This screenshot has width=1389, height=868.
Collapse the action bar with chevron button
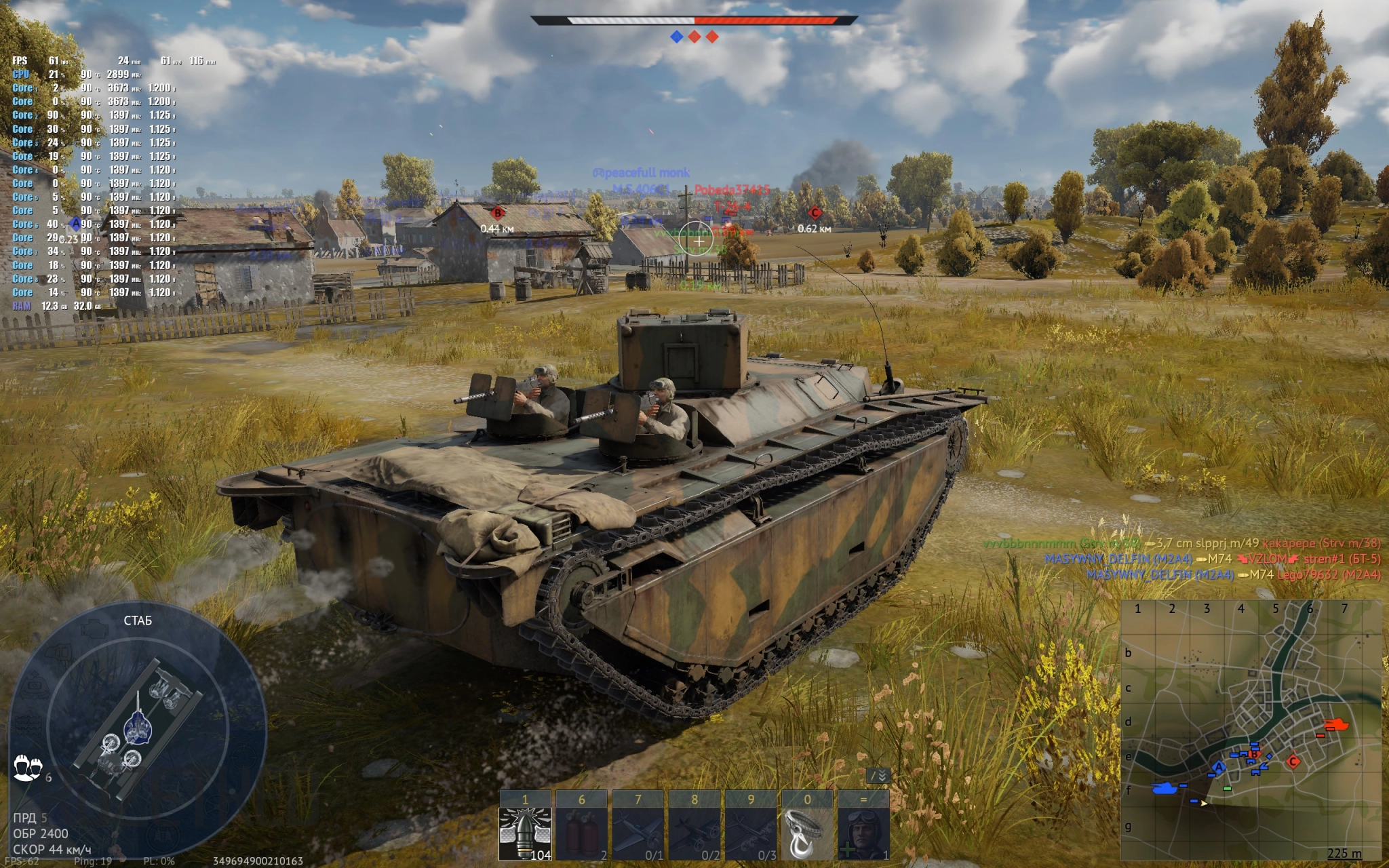point(879,776)
